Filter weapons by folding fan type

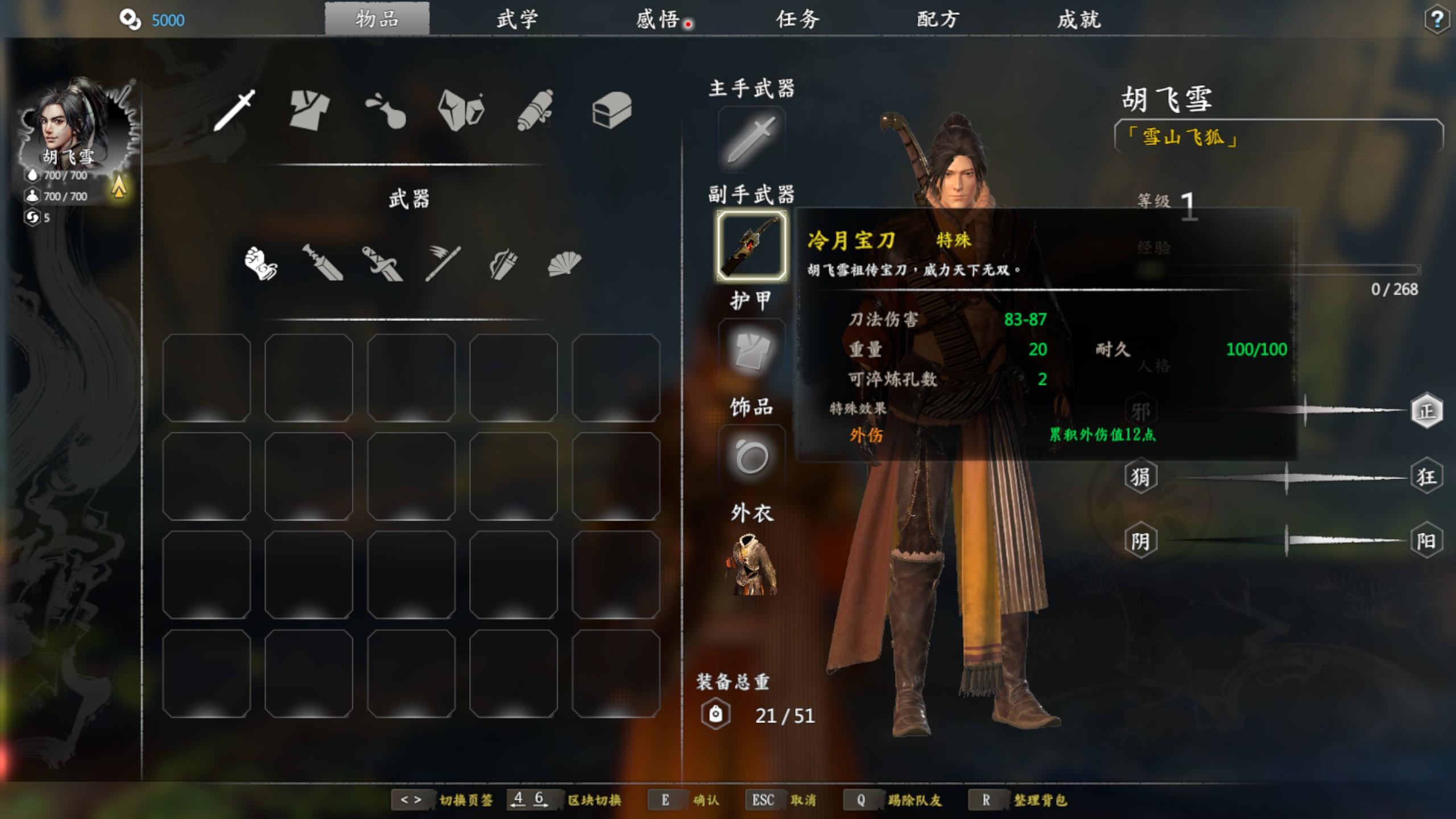point(564,263)
